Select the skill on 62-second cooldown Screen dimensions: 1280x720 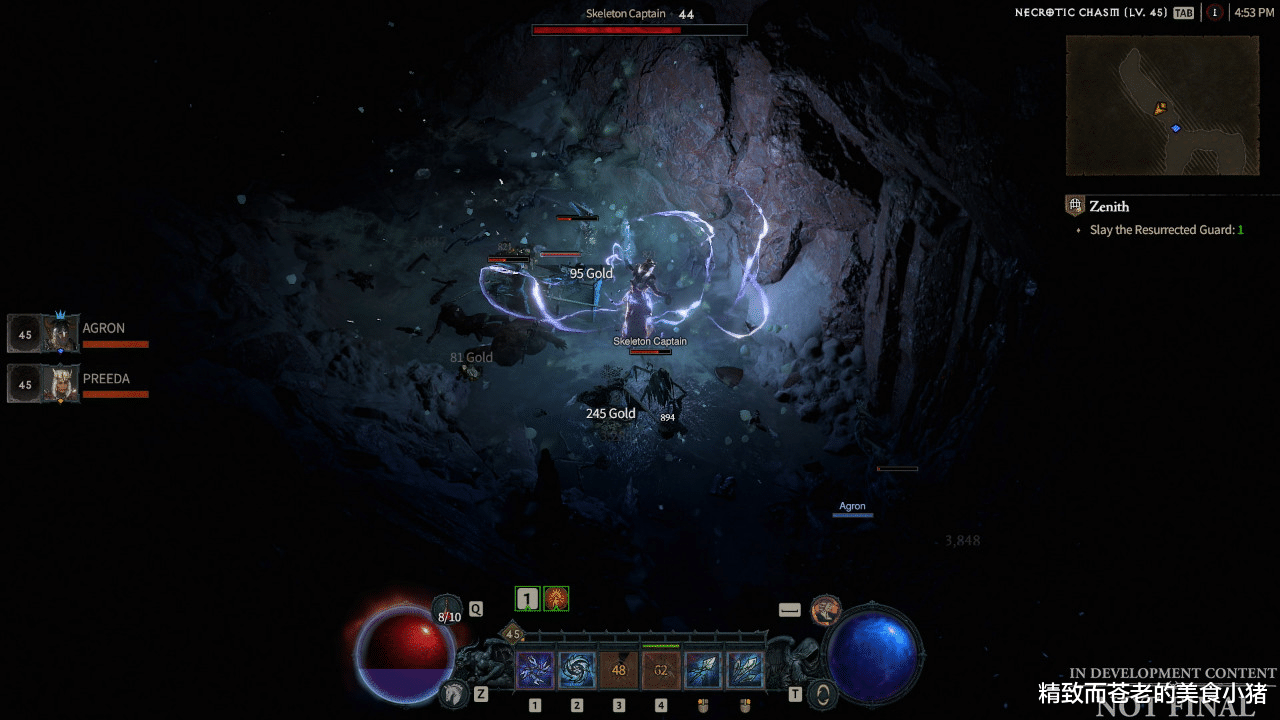pyautogui.click(x=661, y=669)
